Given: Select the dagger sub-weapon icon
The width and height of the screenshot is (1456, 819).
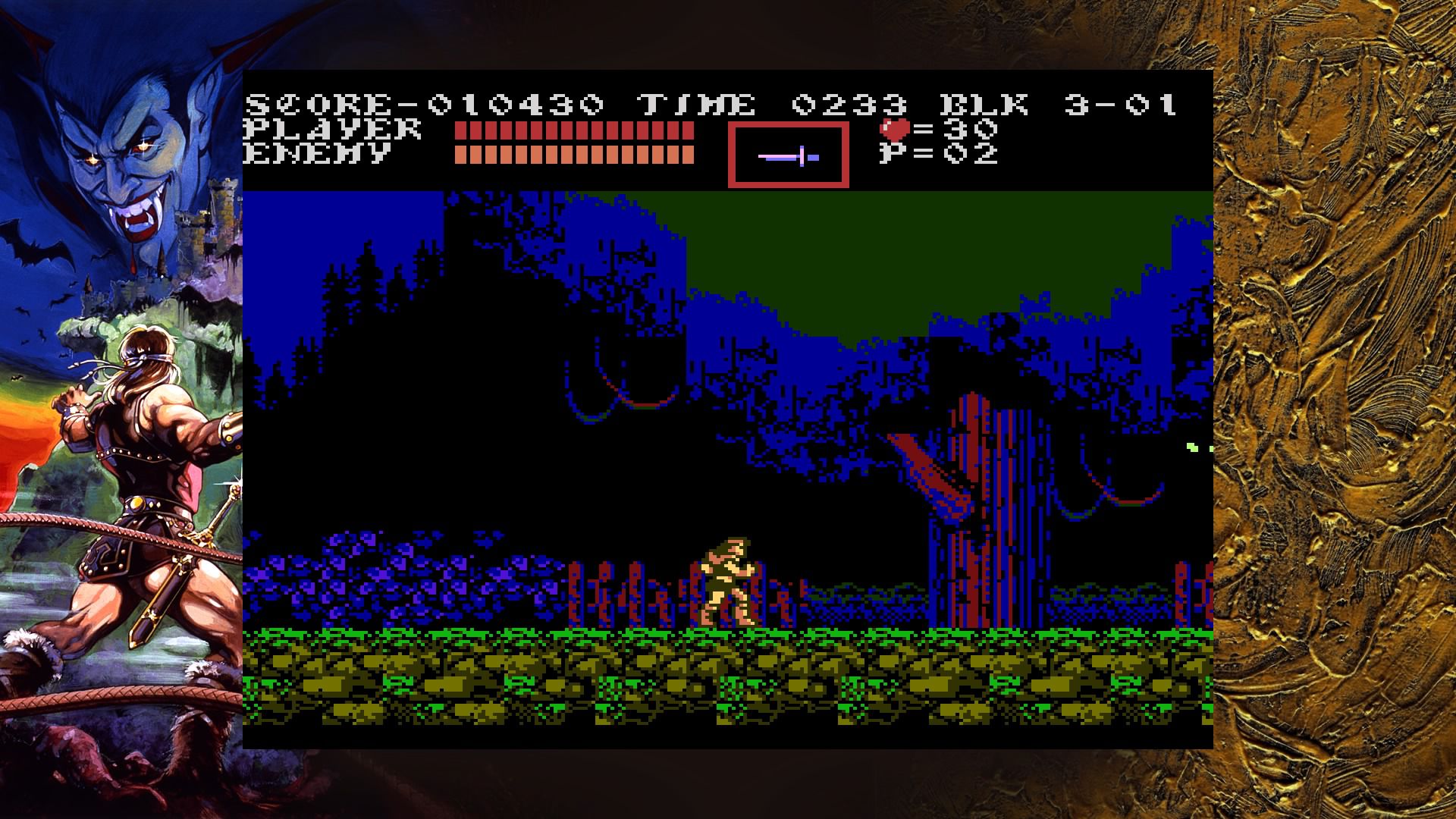Looking at the screenshot, I should pos(789,155).
